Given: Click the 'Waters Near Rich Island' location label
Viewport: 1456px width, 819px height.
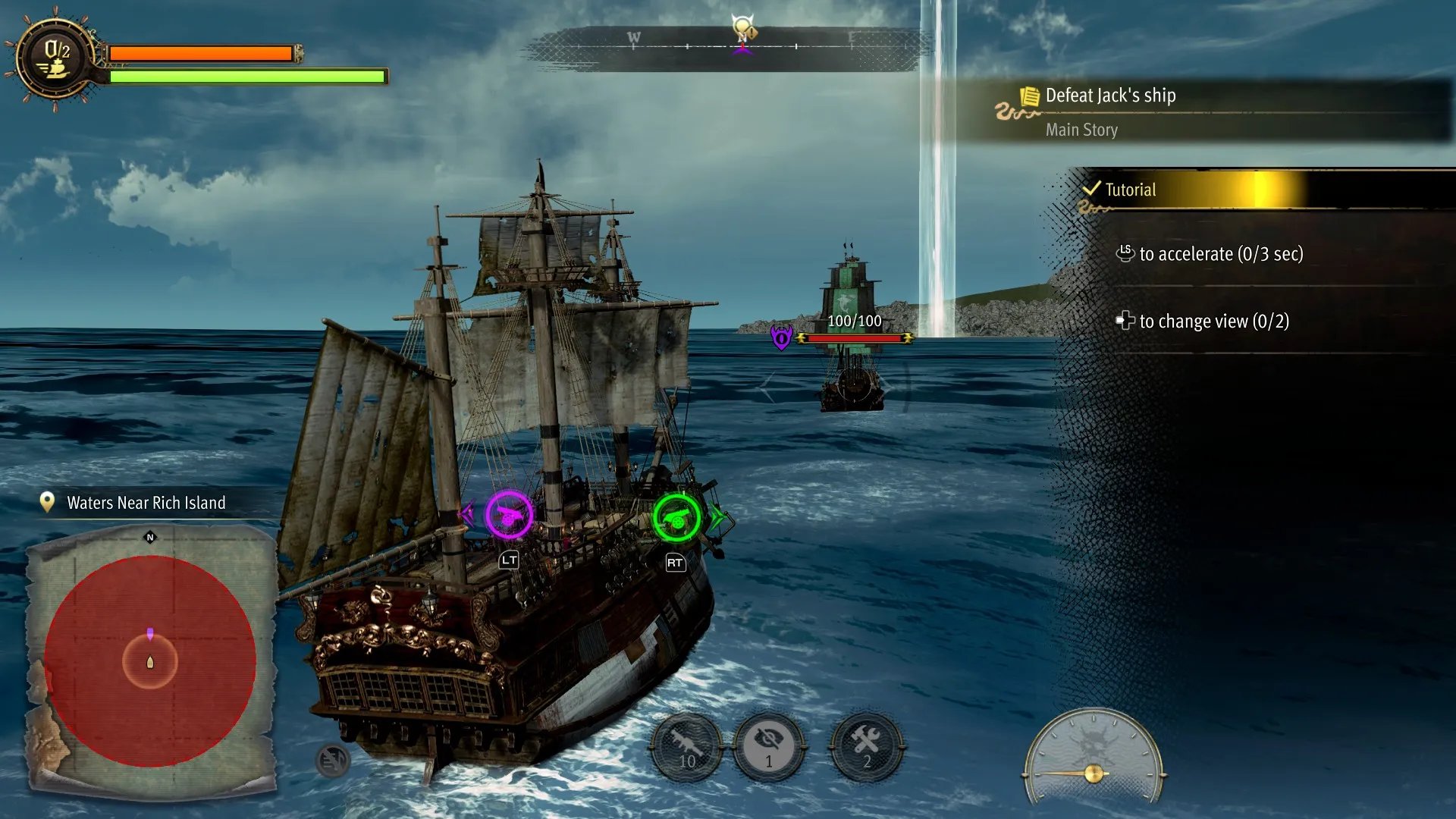Looking at the screenshot, I should 146,503.
